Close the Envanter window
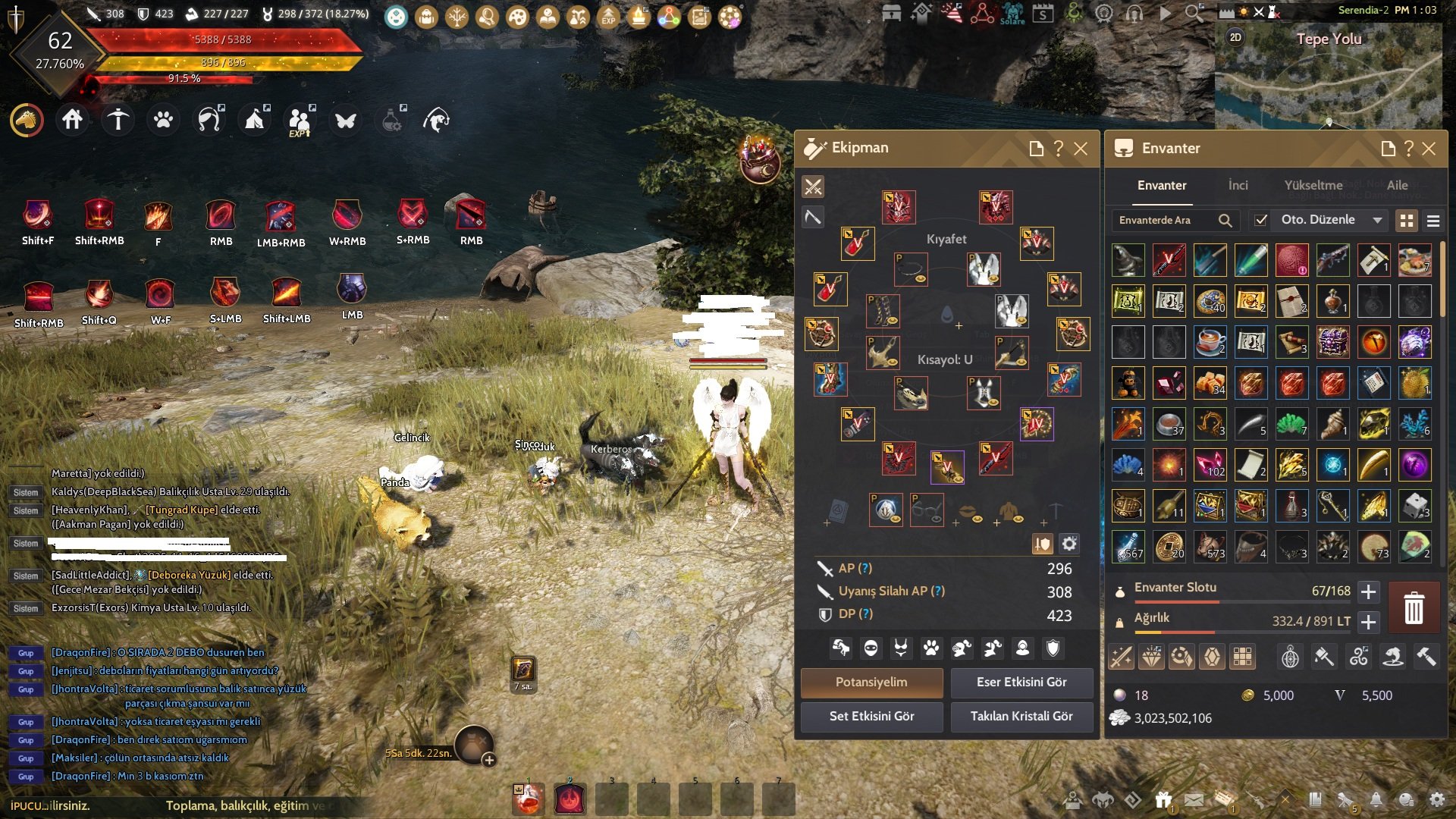 (1429, 149)
